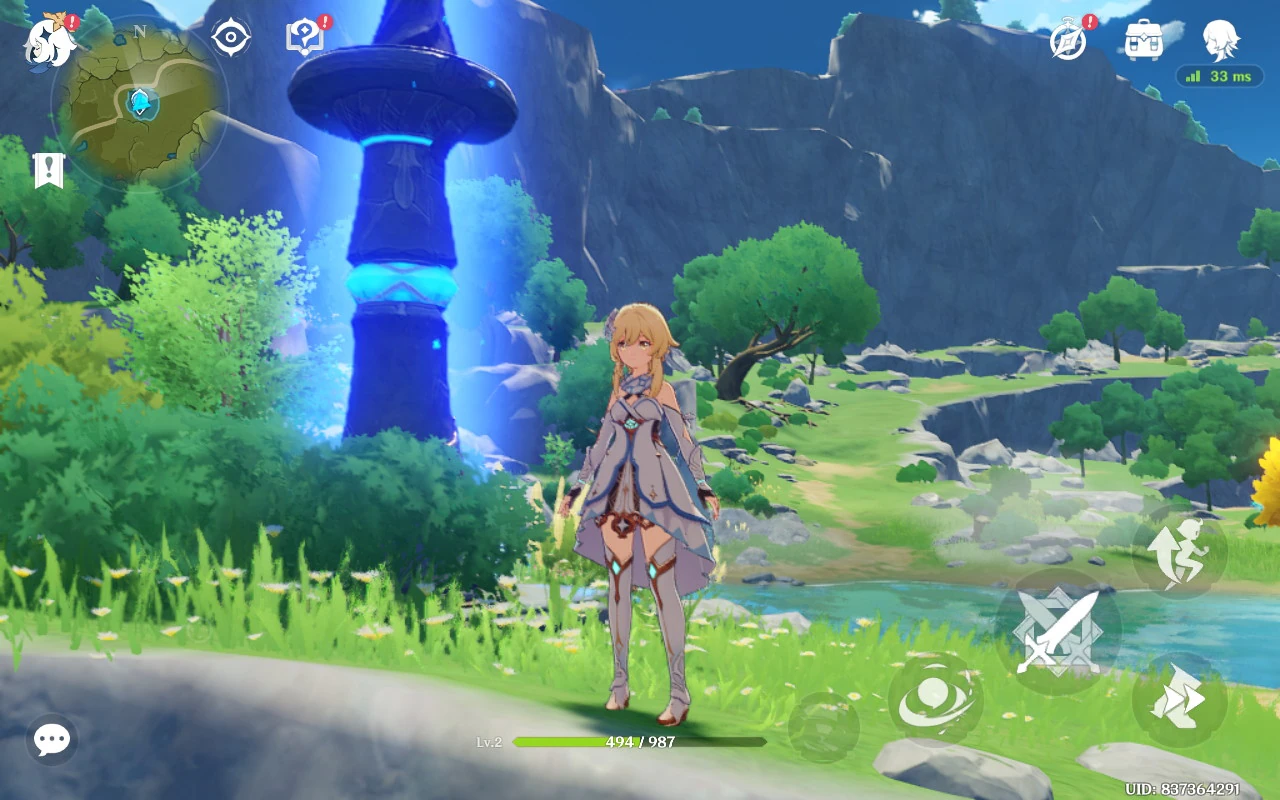
Task: Open the character profile icon
Action: coord(1220,40)
